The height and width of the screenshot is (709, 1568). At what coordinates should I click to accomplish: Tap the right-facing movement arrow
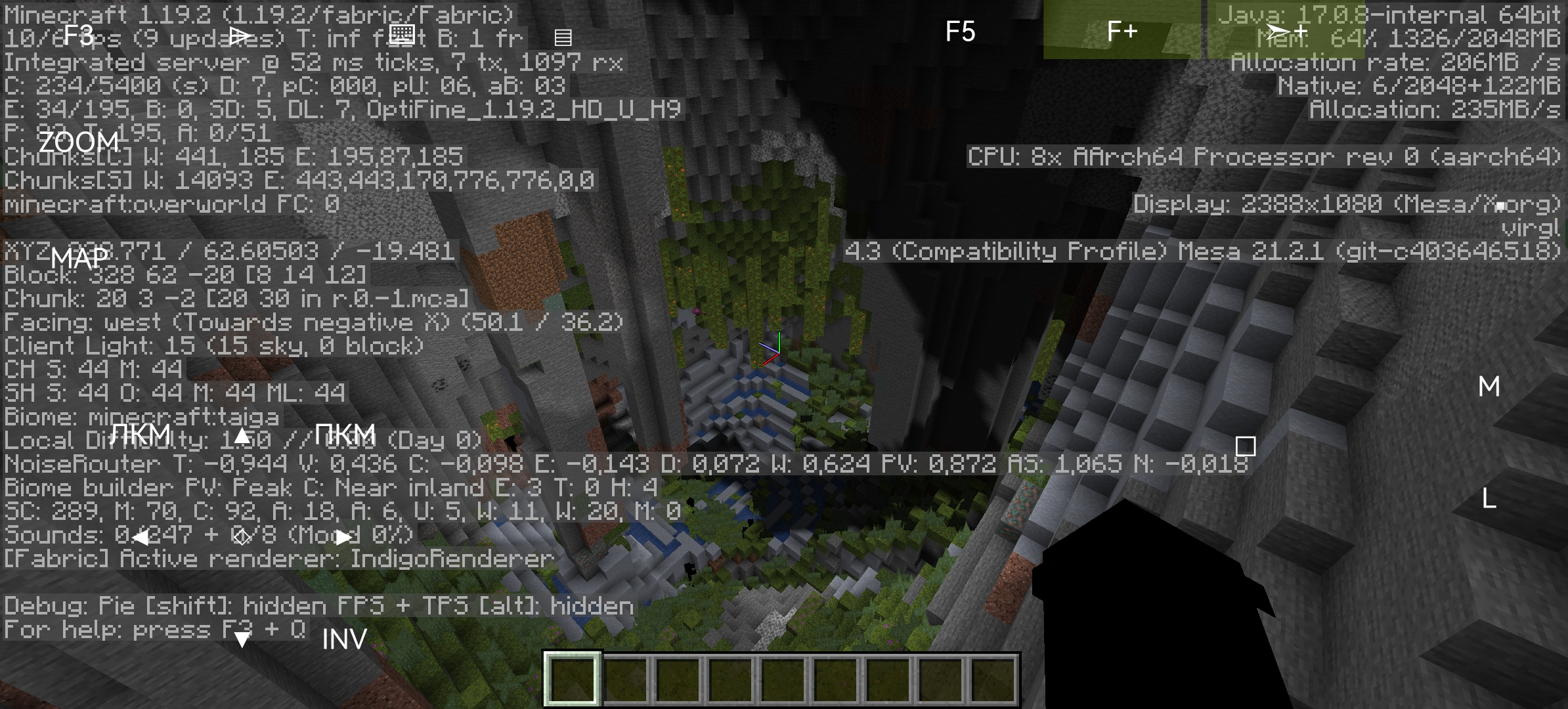[343, 537]
